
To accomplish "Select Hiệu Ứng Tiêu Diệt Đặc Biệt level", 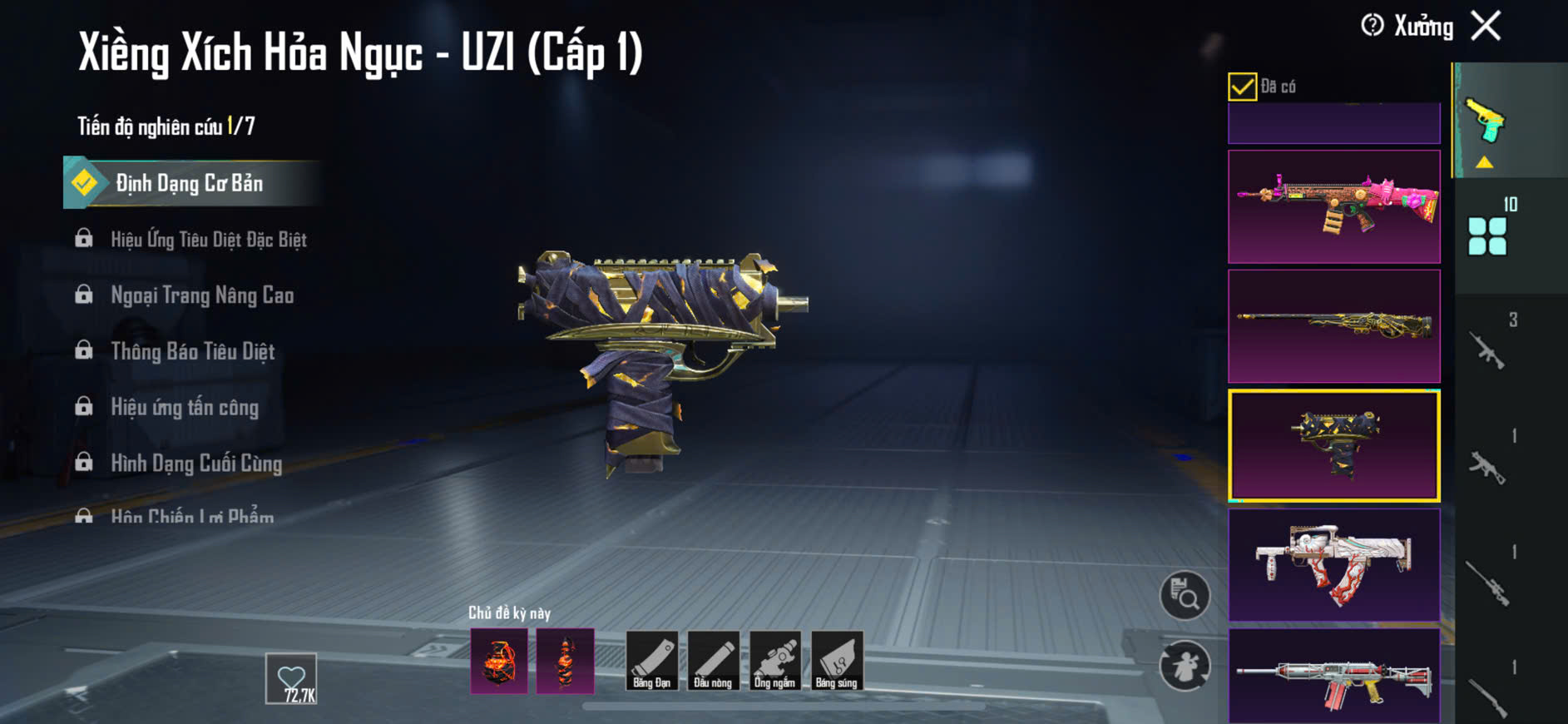I will click(208, 240).
